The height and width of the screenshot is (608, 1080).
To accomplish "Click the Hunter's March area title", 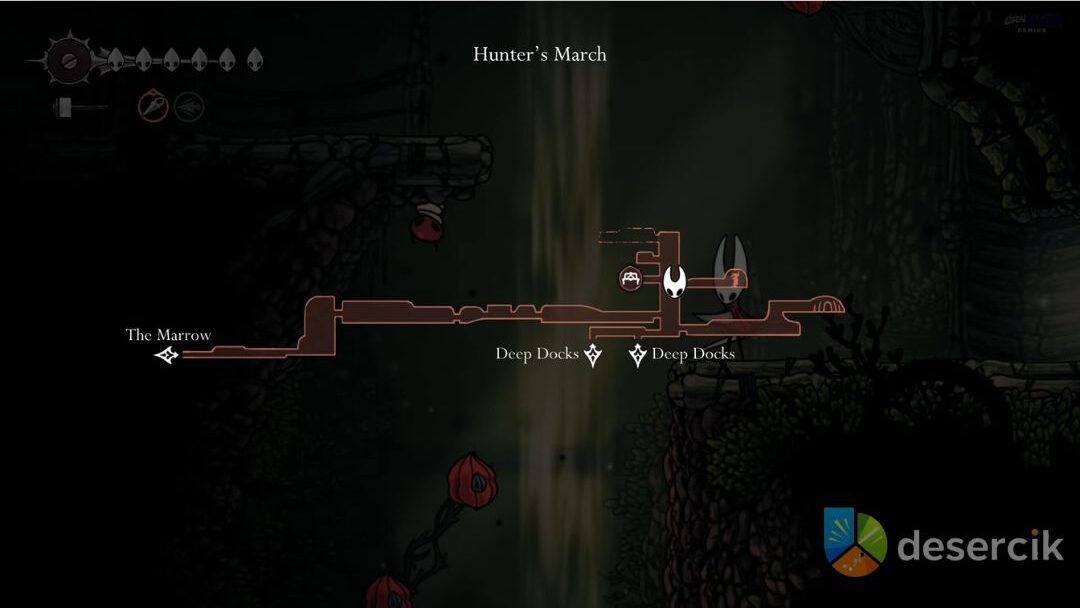I will [539, 55].
